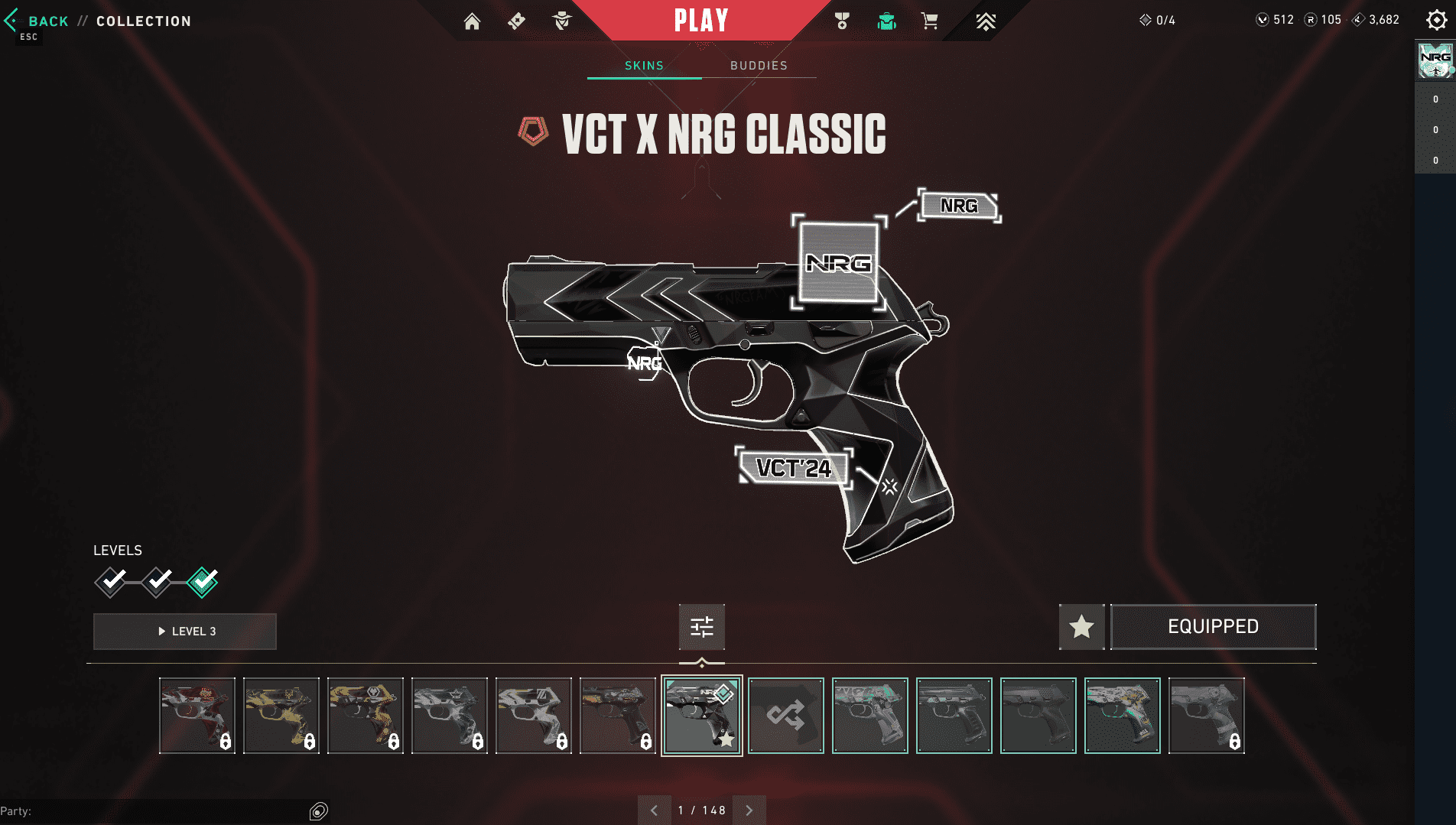This screenshot has height=825, width=1456.
Task: Advance to the next skin page arrow
Action: (x=749, y=810)
